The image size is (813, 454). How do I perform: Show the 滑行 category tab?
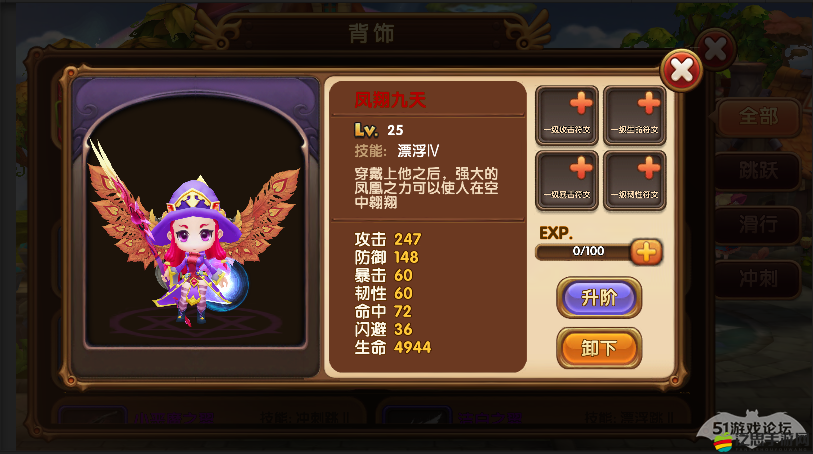758,223
